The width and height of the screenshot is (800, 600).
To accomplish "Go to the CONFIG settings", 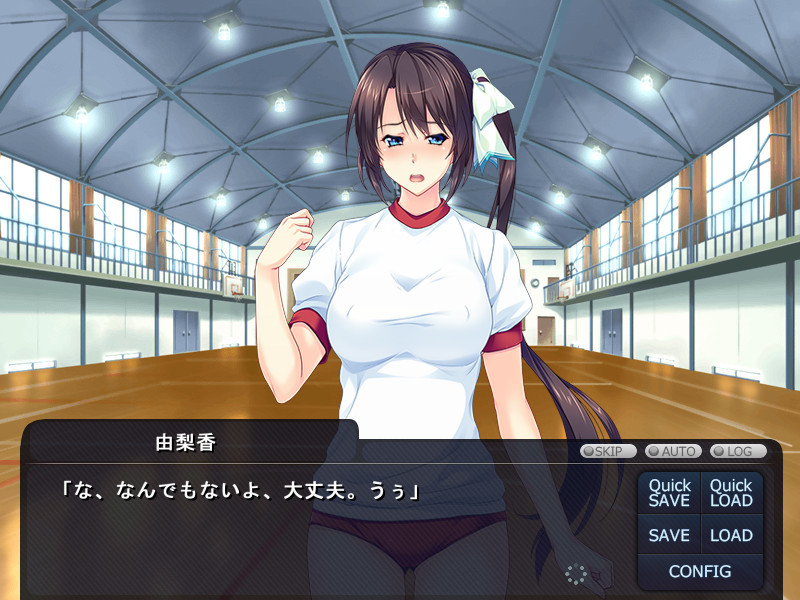I will [700, 572].
